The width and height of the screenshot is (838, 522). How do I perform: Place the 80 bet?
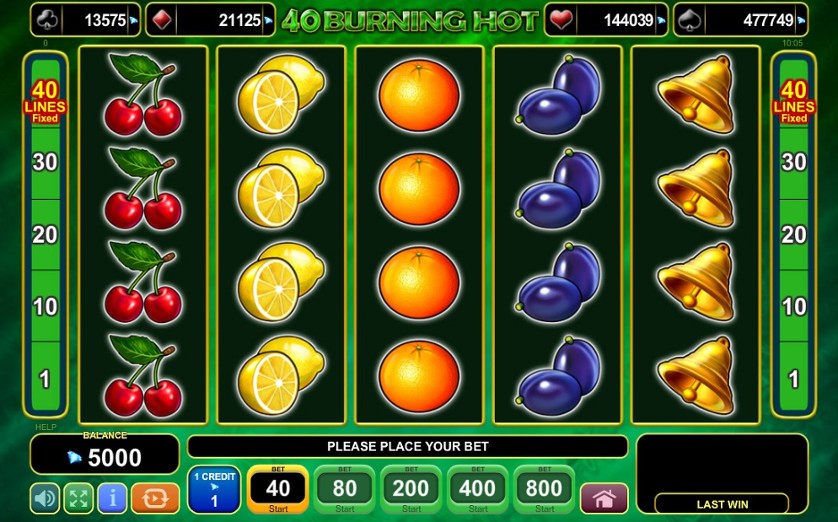[345, 490]
